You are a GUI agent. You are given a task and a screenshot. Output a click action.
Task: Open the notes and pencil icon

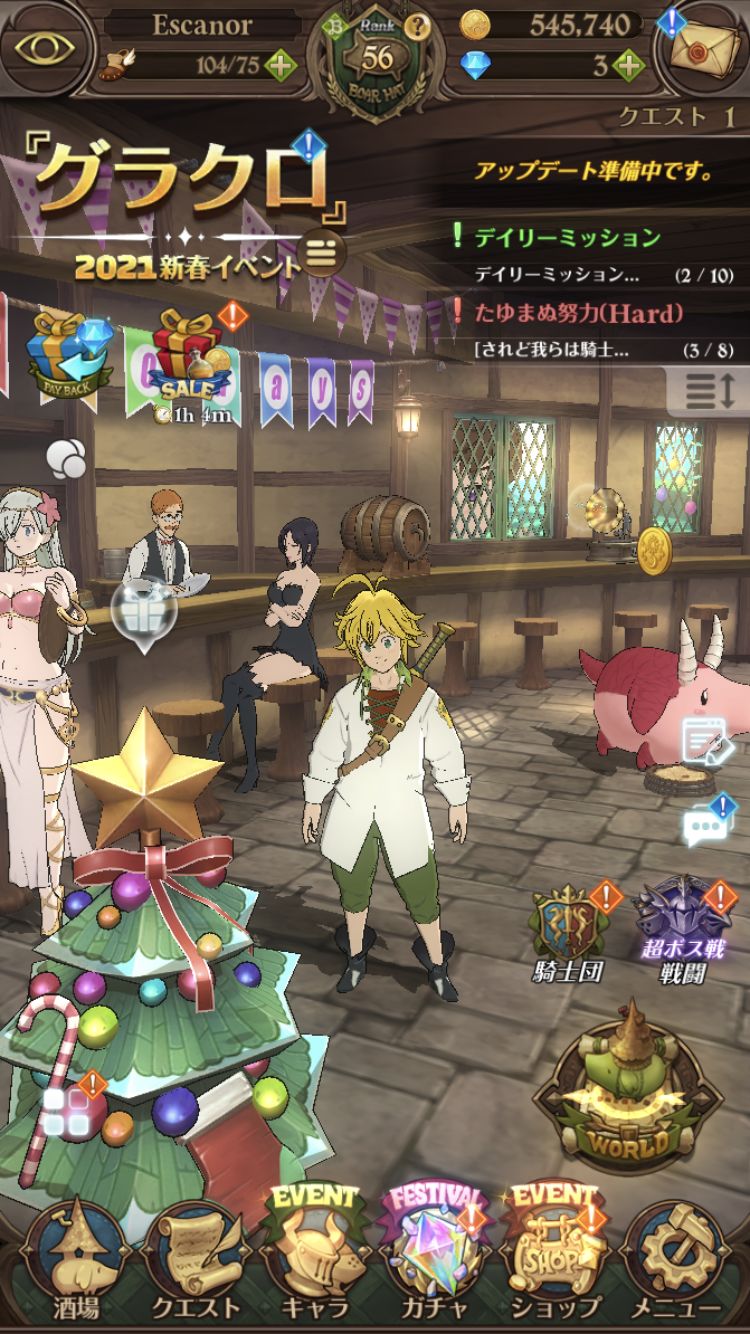[708, 742]
